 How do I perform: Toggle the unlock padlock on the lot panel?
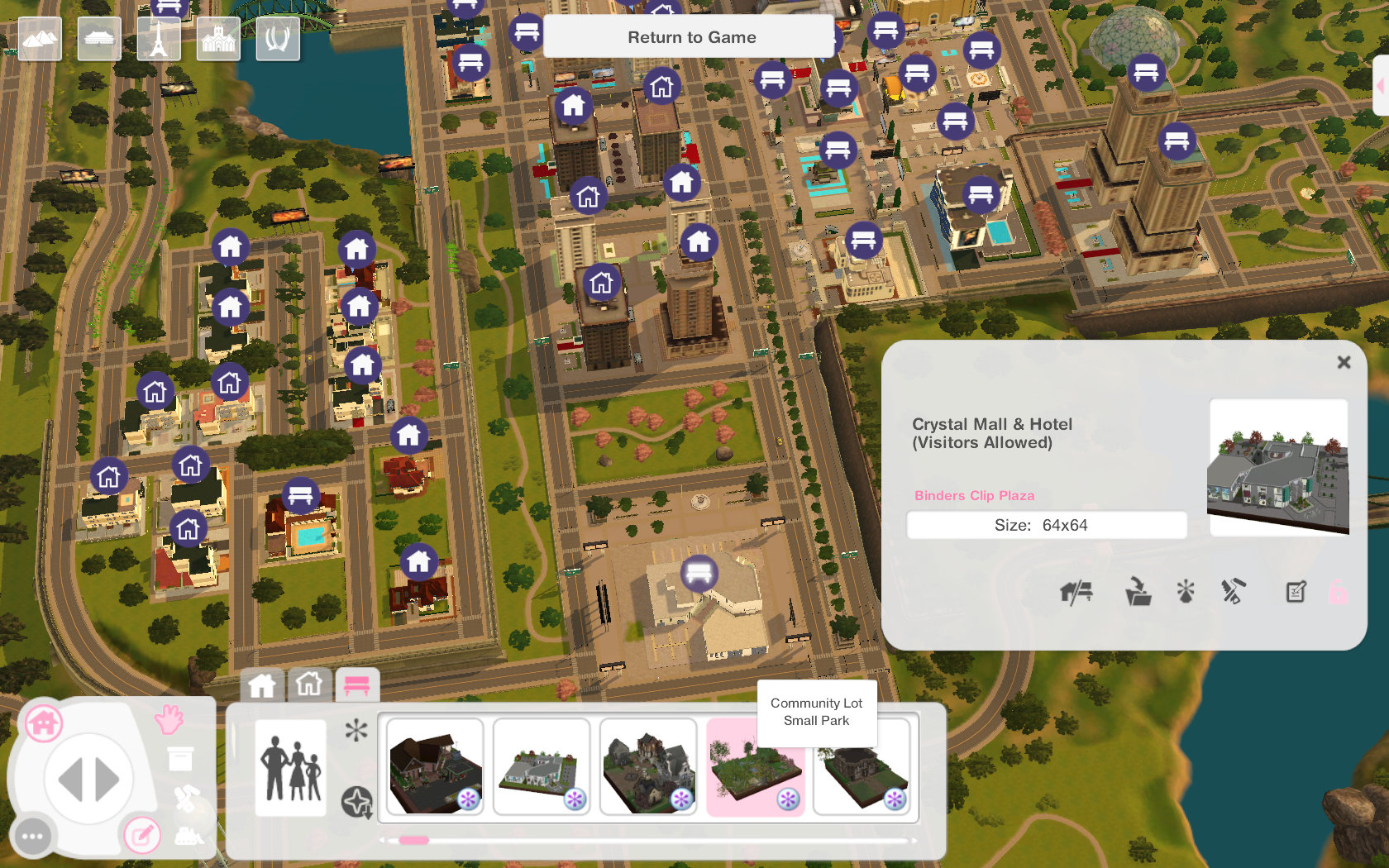(x=1339, y=591)
